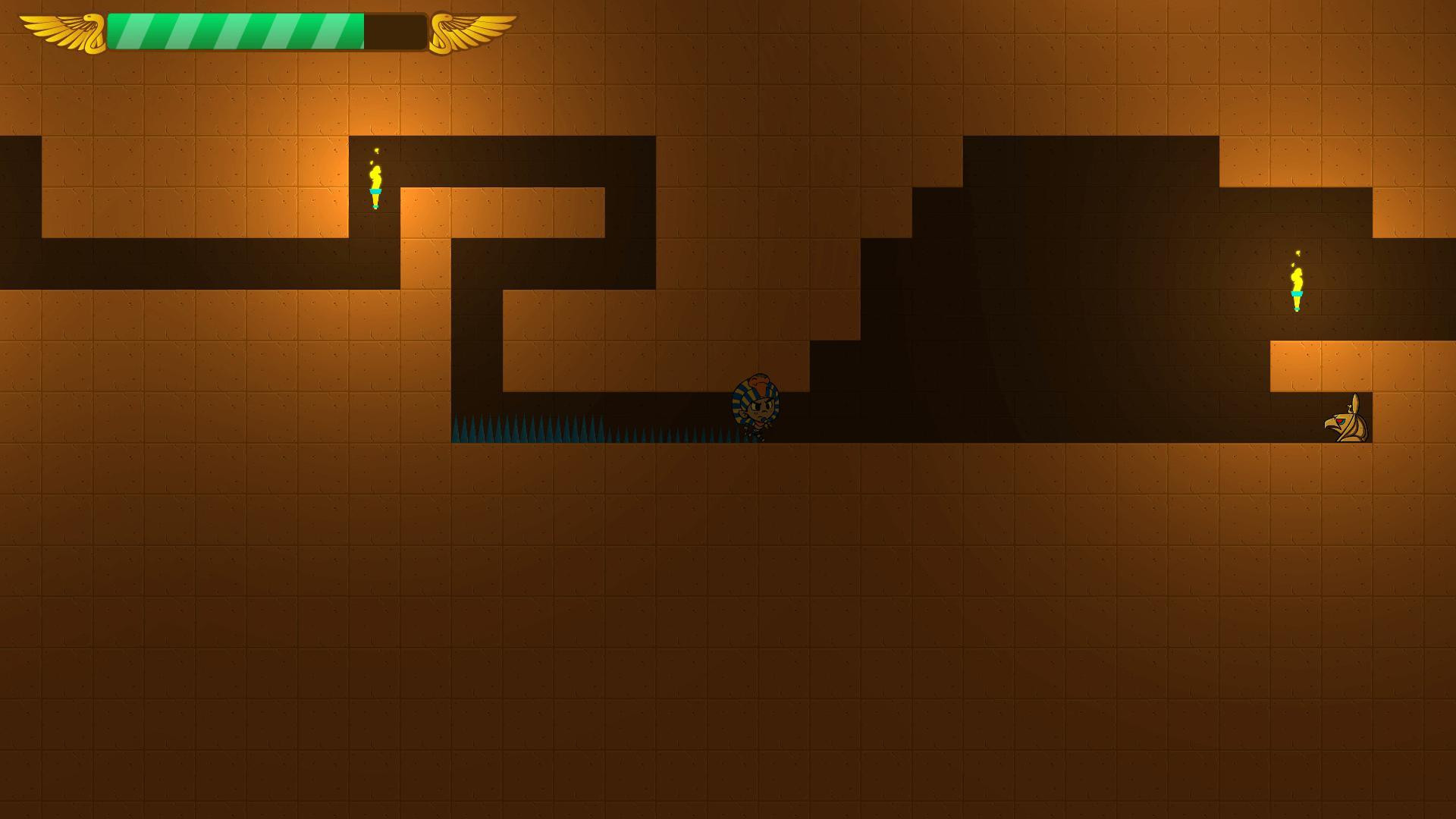Click the pharaoh character on the spikes

[756, 406]
